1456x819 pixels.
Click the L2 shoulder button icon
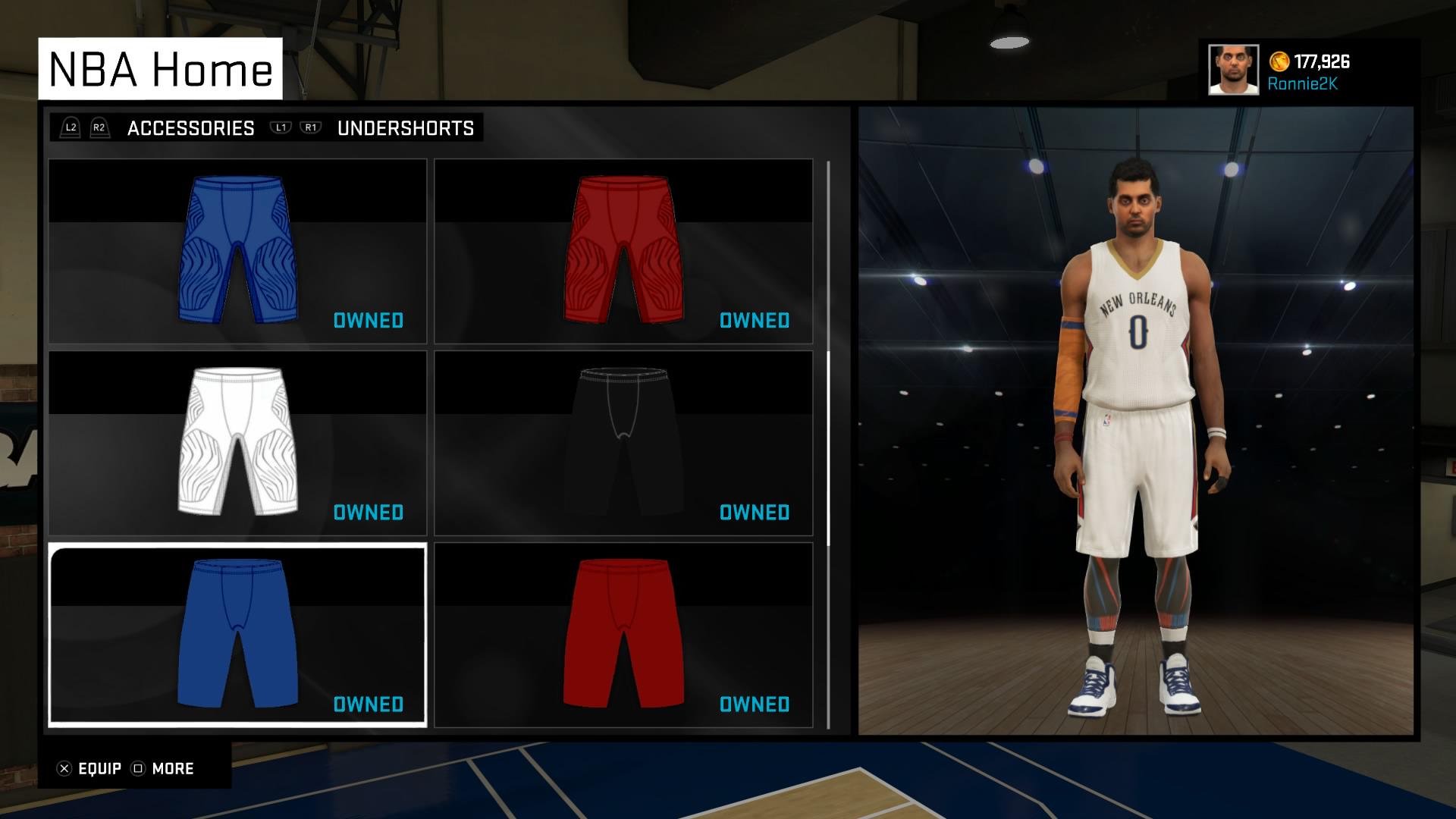click(x=71, y=127)
